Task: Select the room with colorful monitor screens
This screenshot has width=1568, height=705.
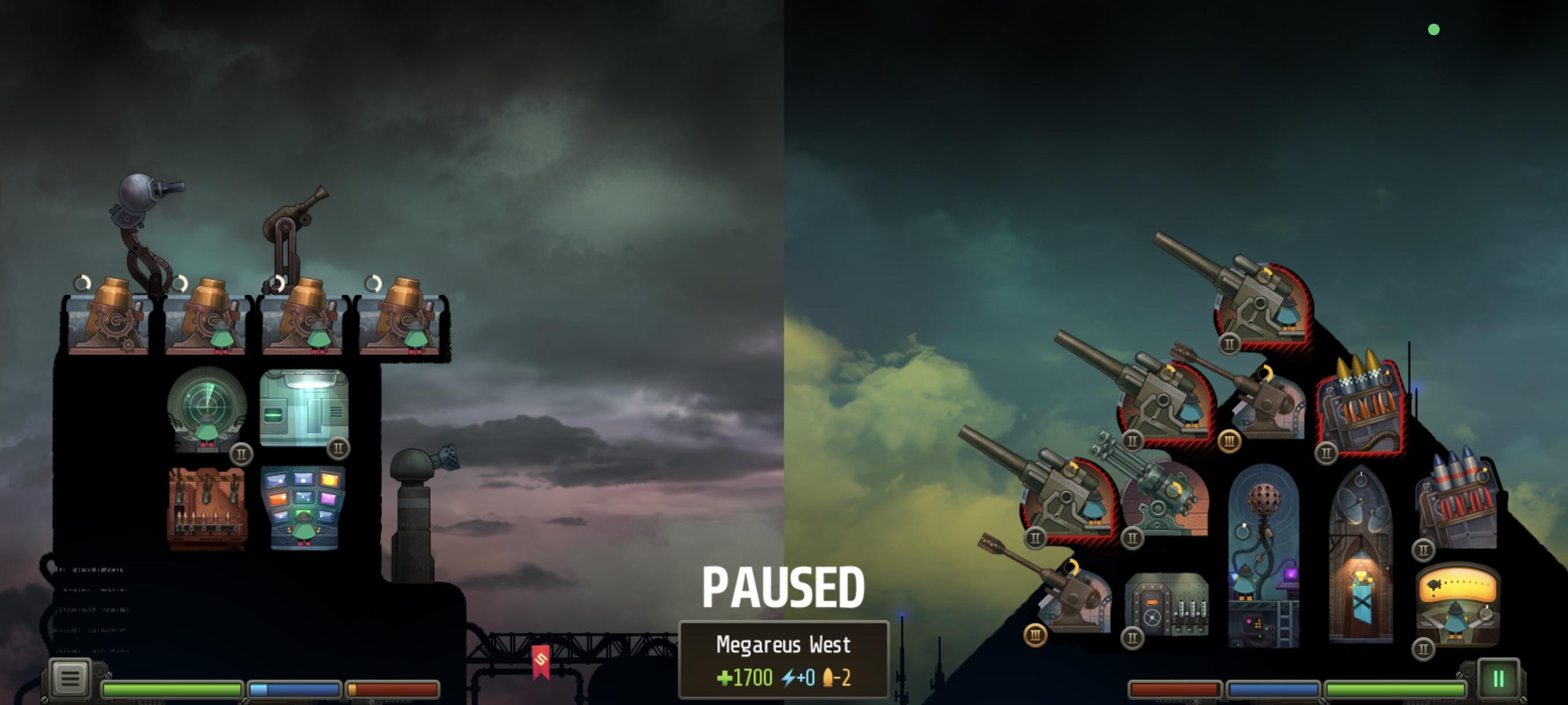Action: (304, 507)
